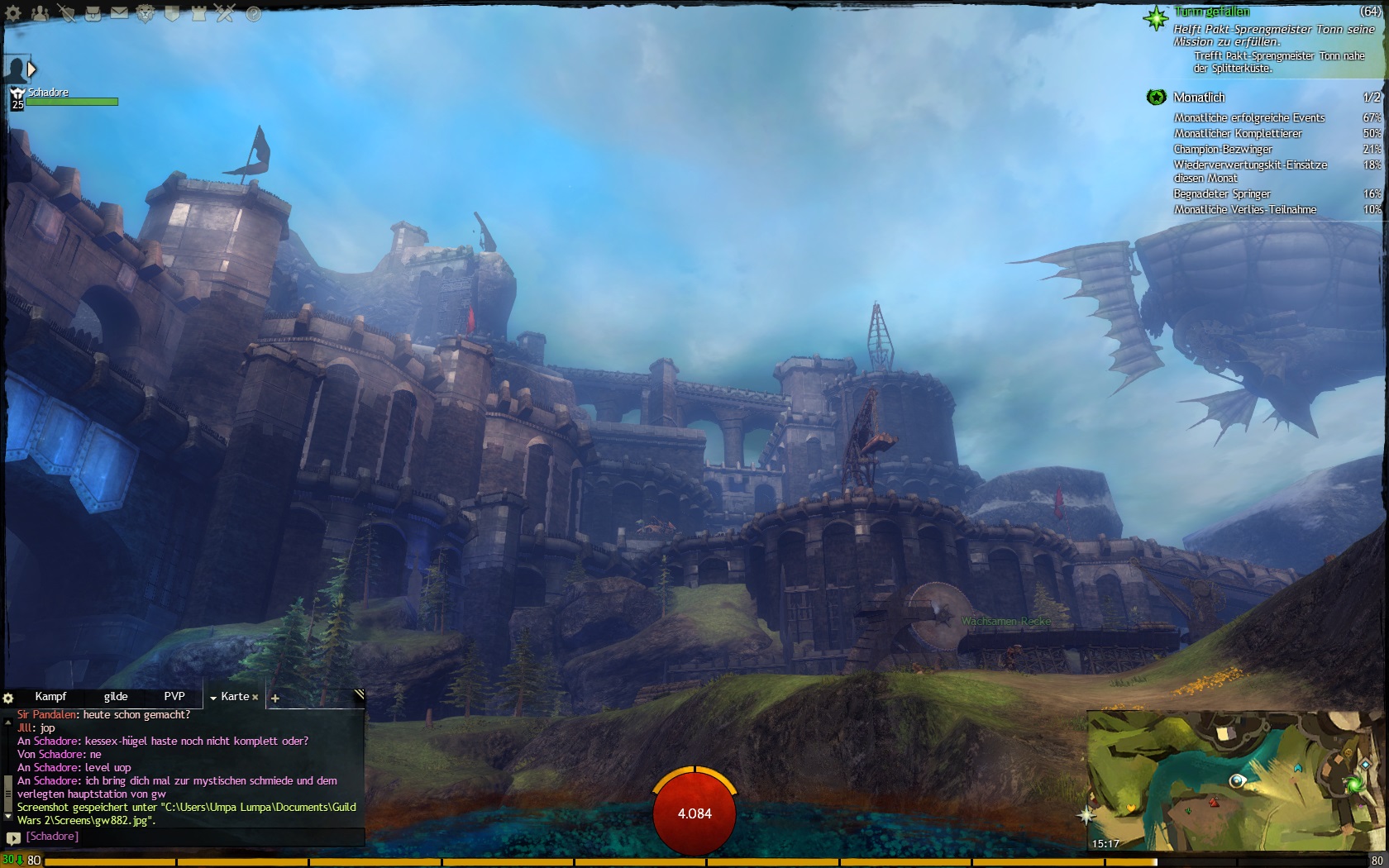This screenshot has height=868, width=1389.
Task: Switch to the gilde chat tab
Action: [x=116, y=697]
